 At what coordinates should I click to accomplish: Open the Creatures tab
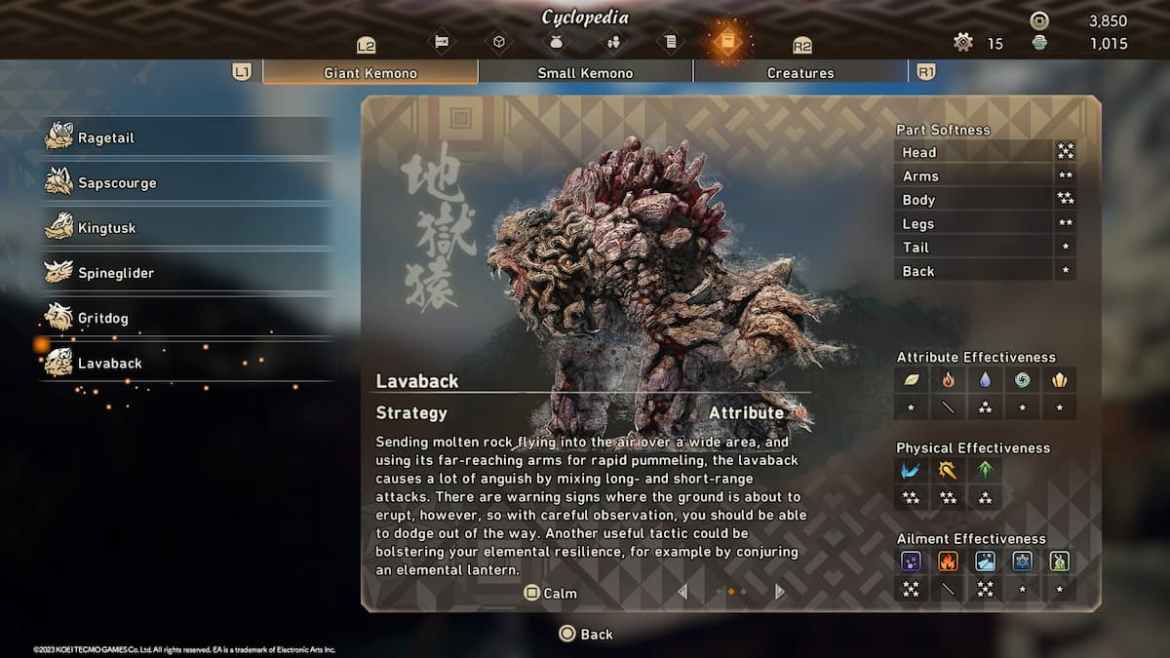(x=800, y=73)
